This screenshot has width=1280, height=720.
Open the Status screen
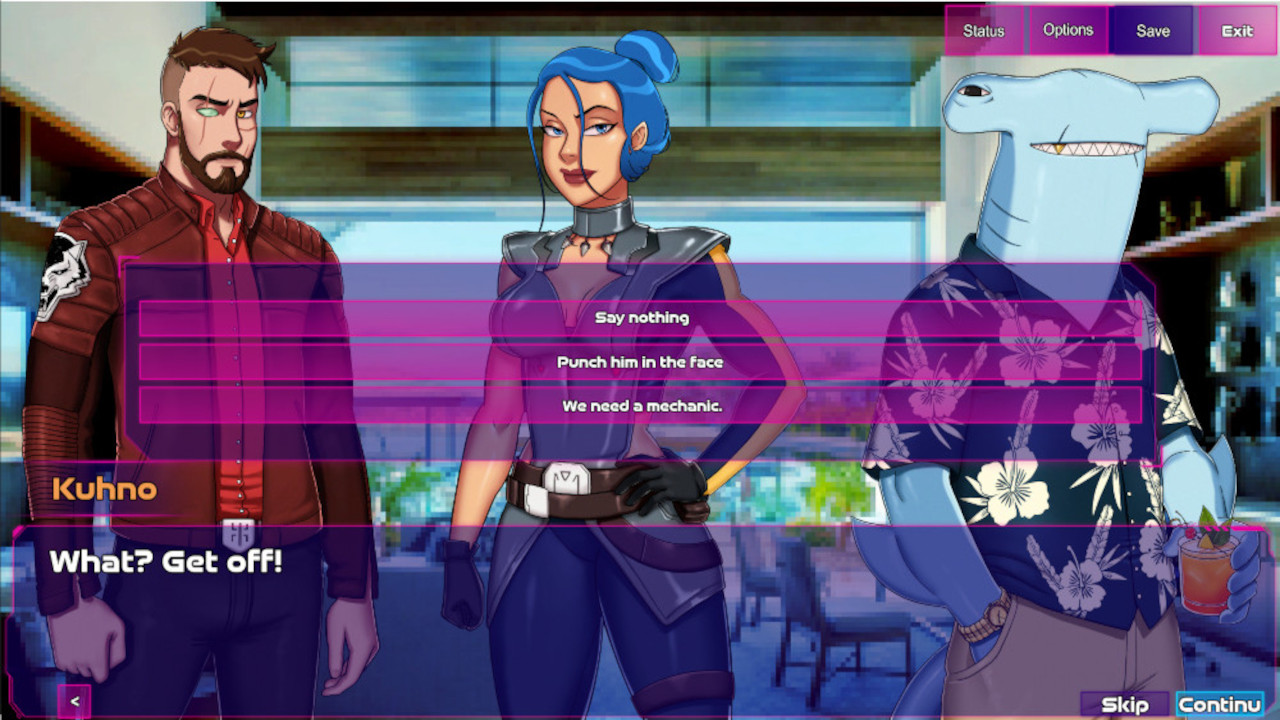[983, 31]
